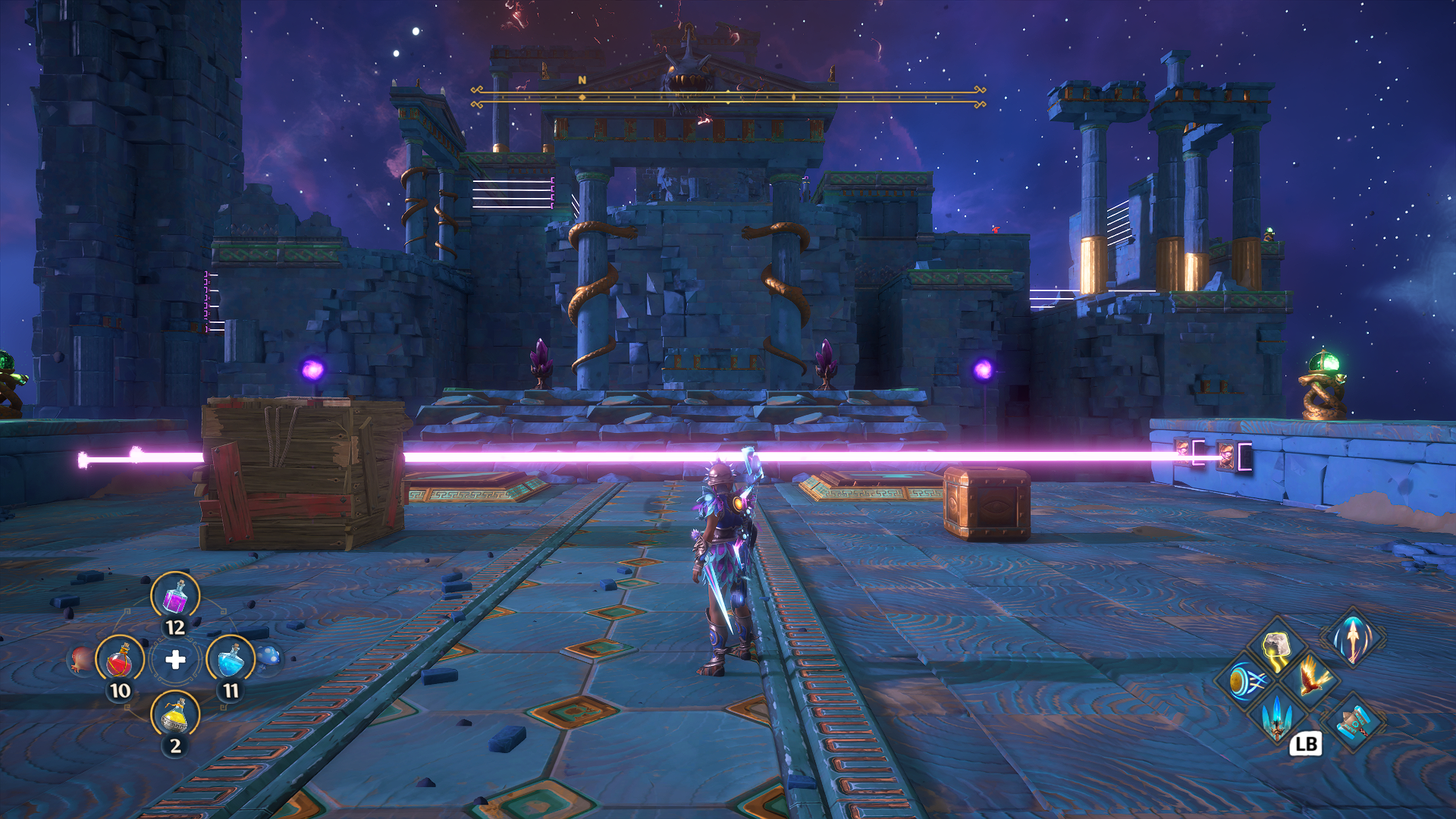
Task: Pick the pomegranate beside the red potion
Action: [x=80, y=660]
